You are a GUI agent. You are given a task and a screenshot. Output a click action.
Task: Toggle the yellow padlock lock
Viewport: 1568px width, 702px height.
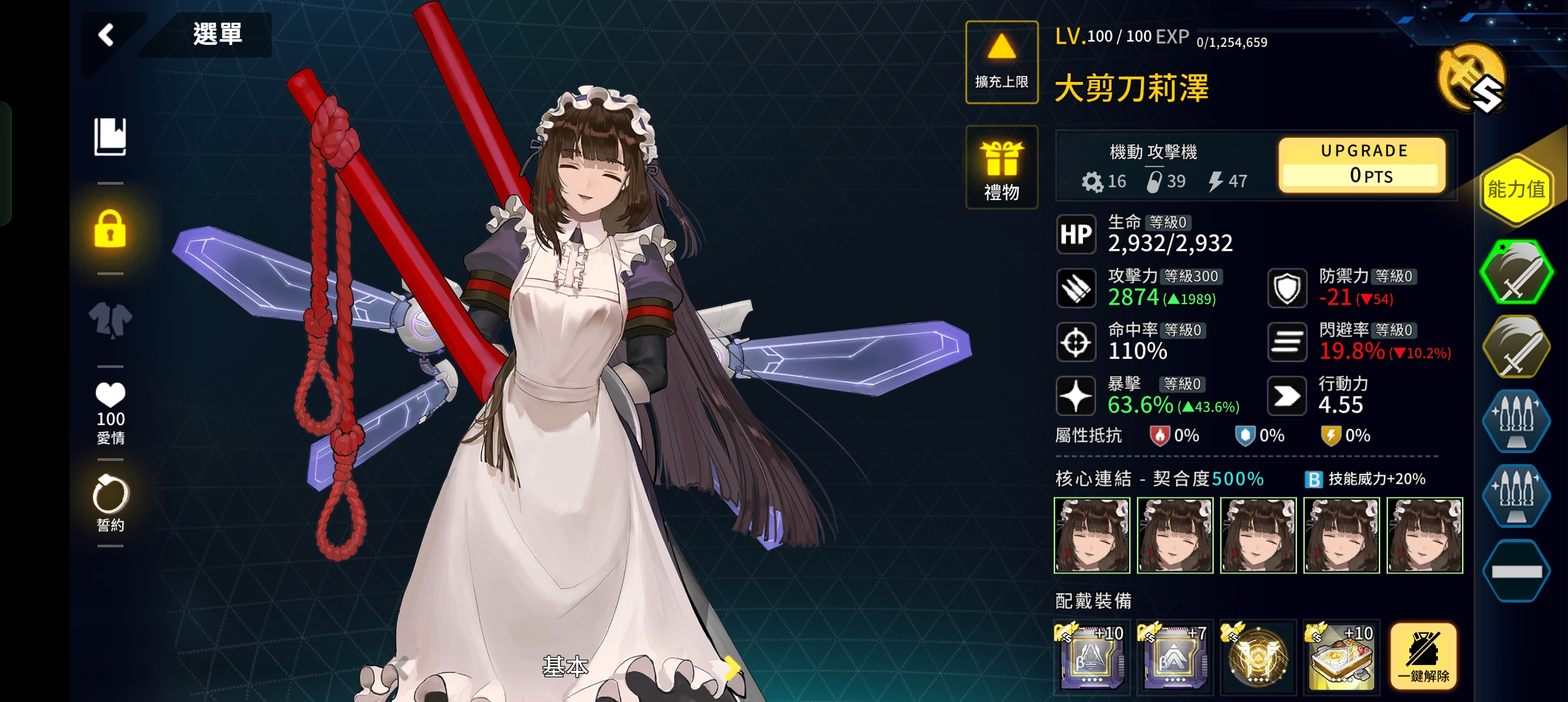[111, 229]
